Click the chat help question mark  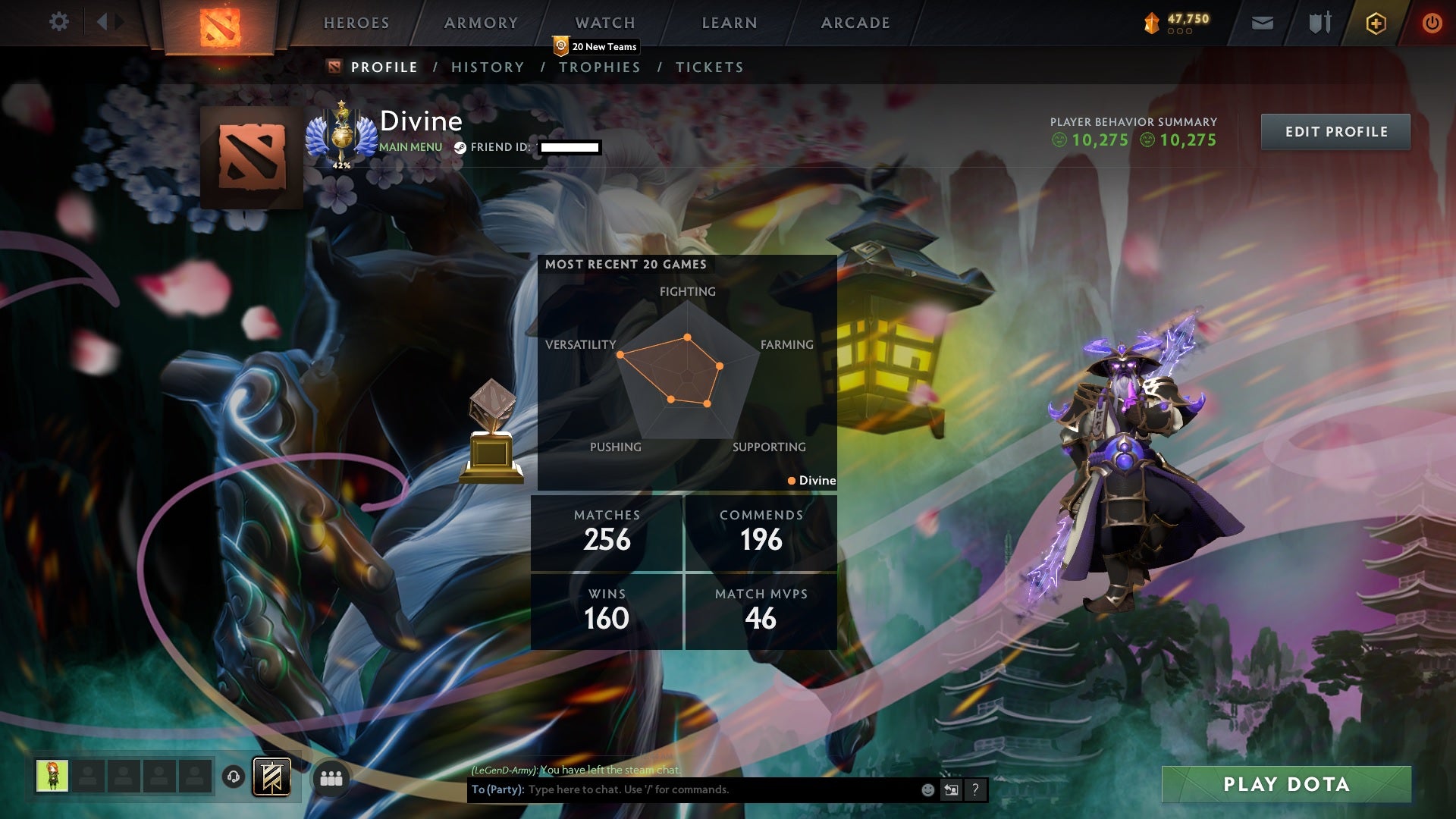pos(975,789)
